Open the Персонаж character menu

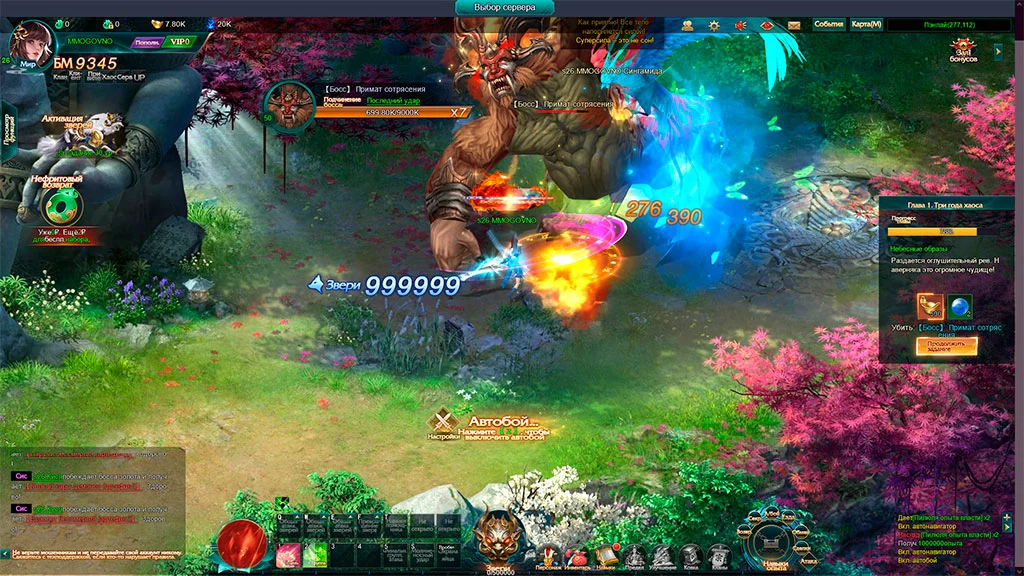tap(549, 554)
